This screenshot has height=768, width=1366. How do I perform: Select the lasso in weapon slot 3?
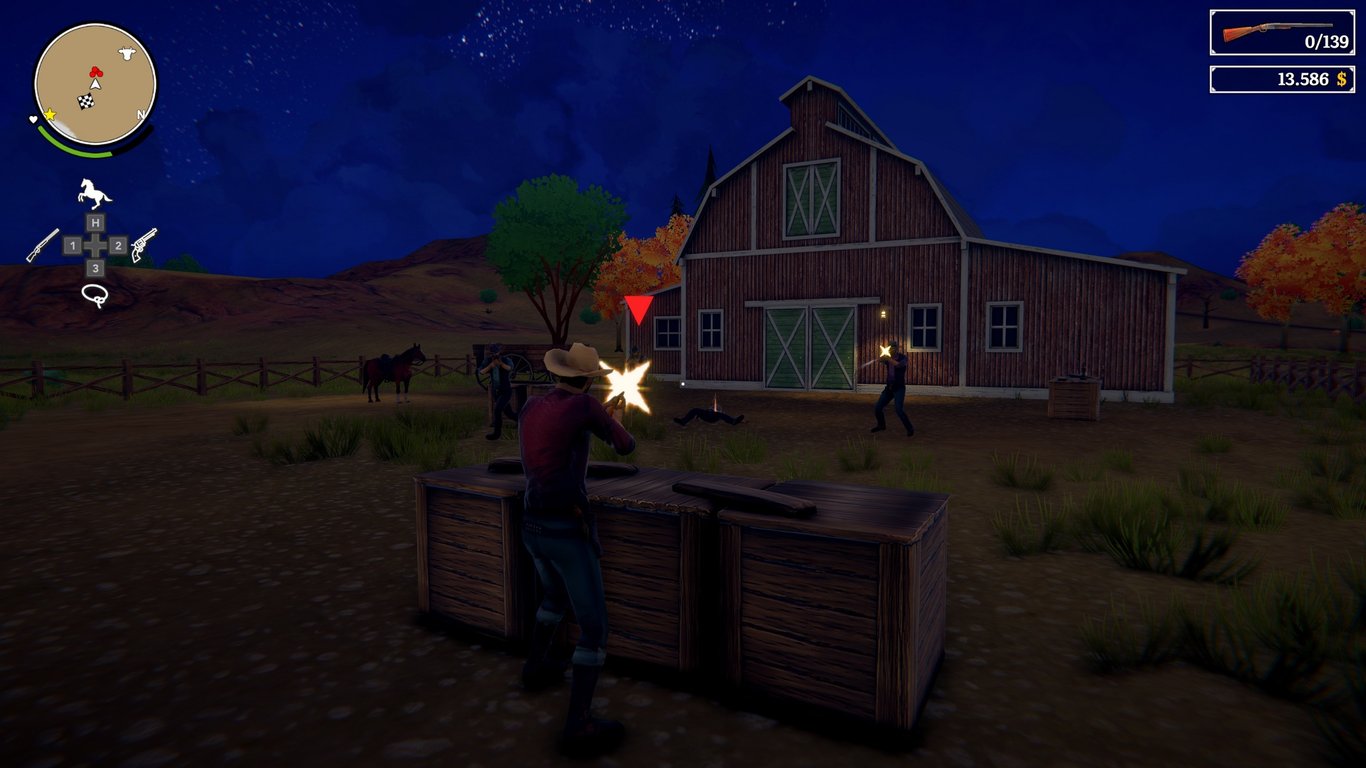tap(94, 294)
